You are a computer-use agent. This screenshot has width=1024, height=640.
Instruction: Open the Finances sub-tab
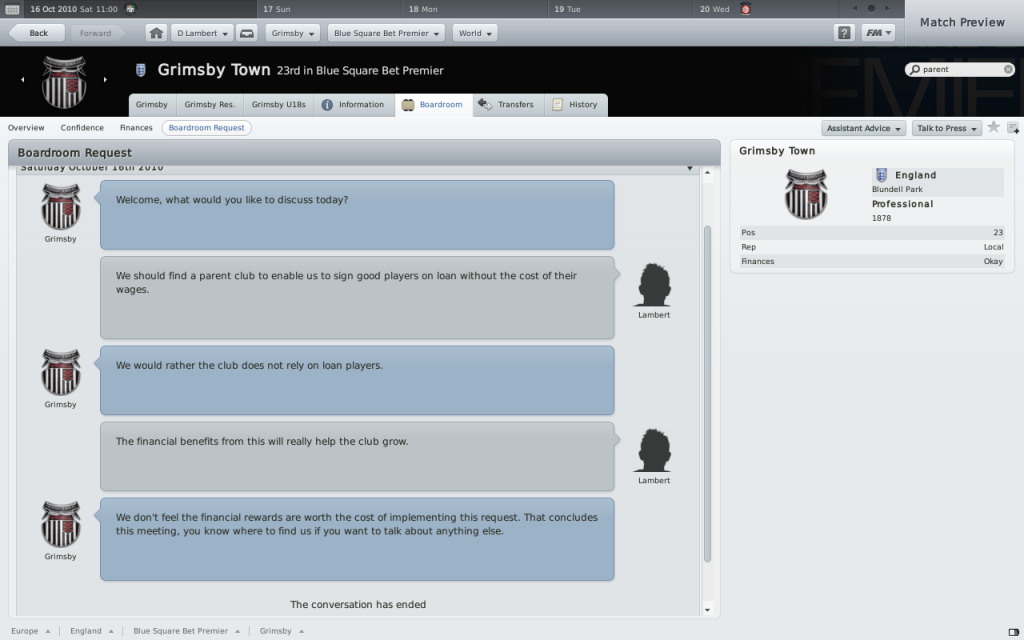(x=136, y=128)
